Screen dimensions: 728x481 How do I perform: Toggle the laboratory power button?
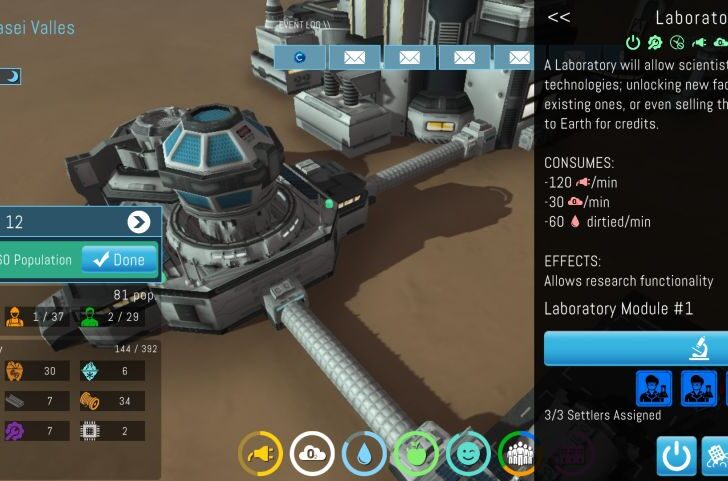(x=676, y=456)
